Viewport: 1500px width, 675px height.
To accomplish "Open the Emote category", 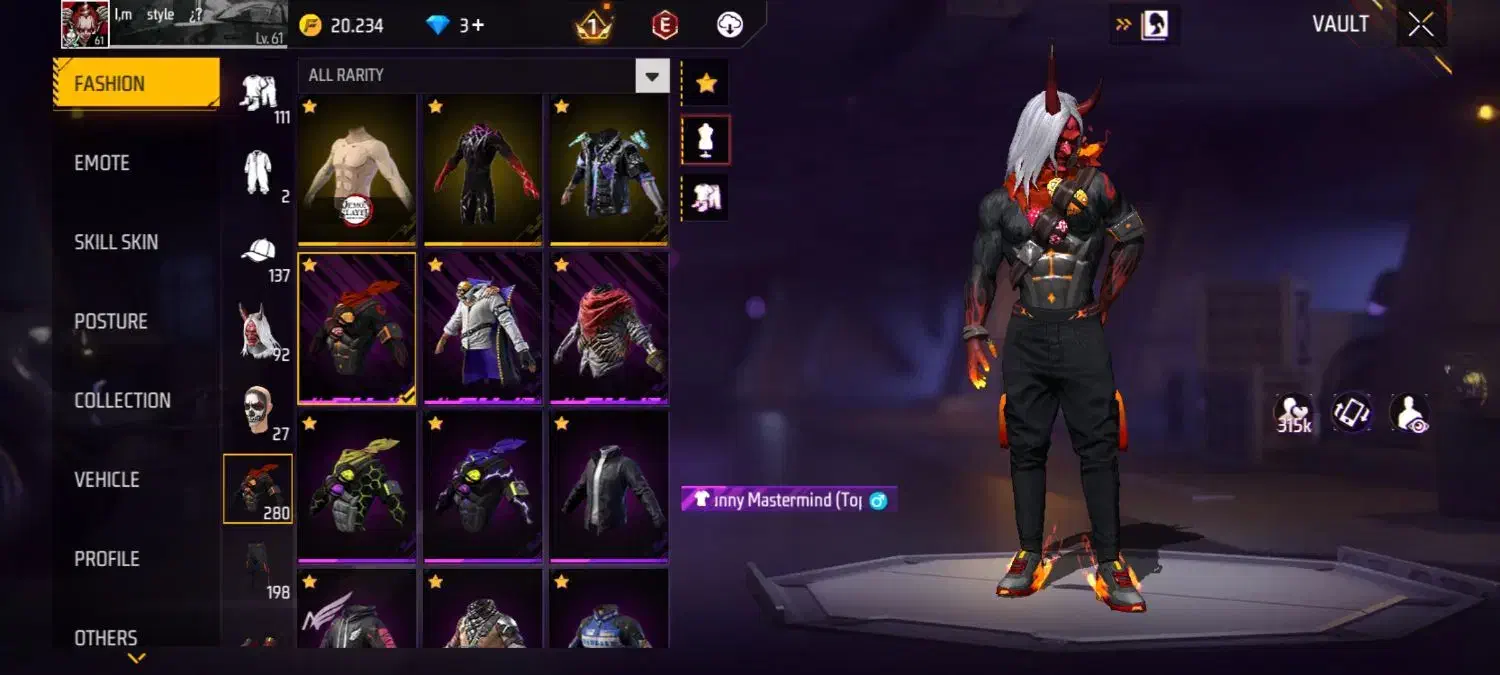I will pos(102,163).
